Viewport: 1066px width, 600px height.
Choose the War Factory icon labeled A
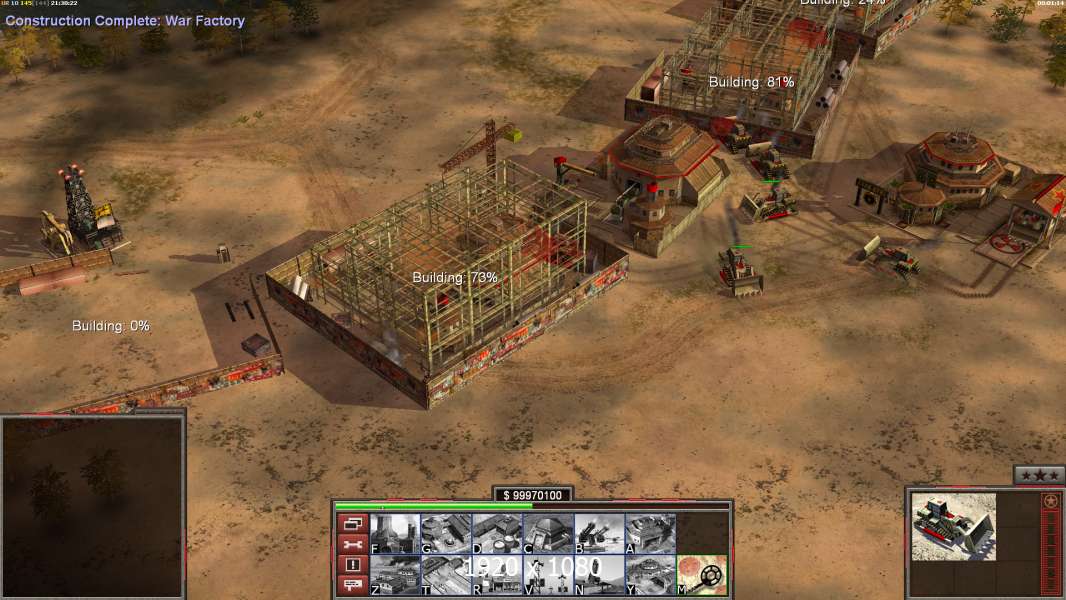coord(650,534)
